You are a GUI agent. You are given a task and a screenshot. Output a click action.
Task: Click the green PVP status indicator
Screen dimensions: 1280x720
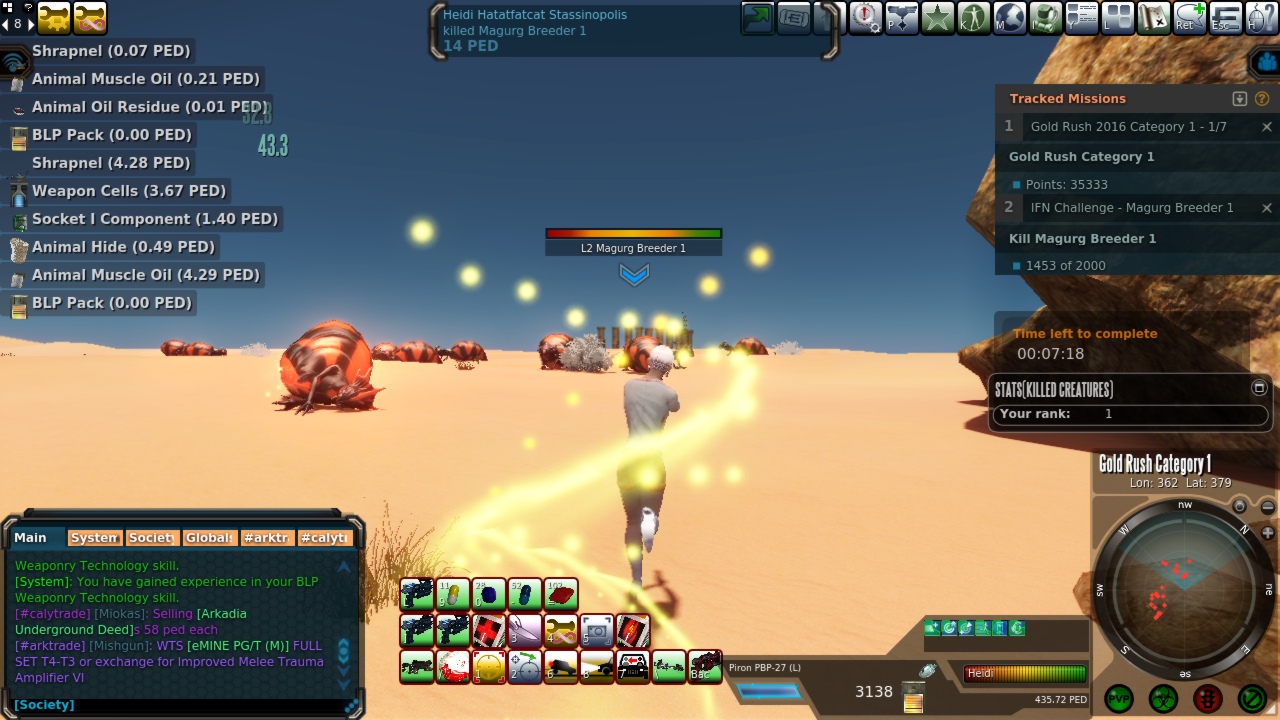pyautogui.click(x=1119, y=698)
